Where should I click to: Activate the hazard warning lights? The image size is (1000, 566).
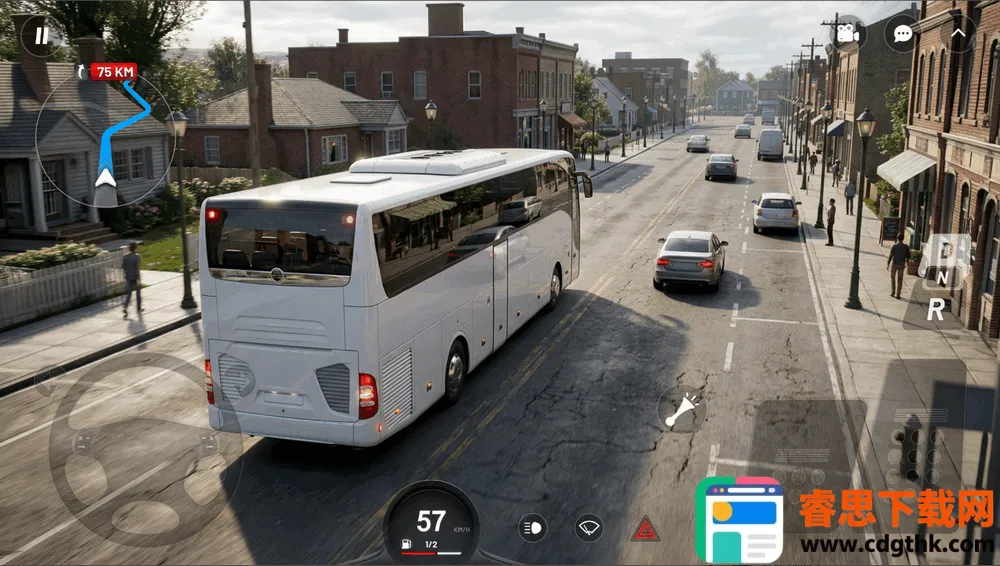[x=645, y=528]
